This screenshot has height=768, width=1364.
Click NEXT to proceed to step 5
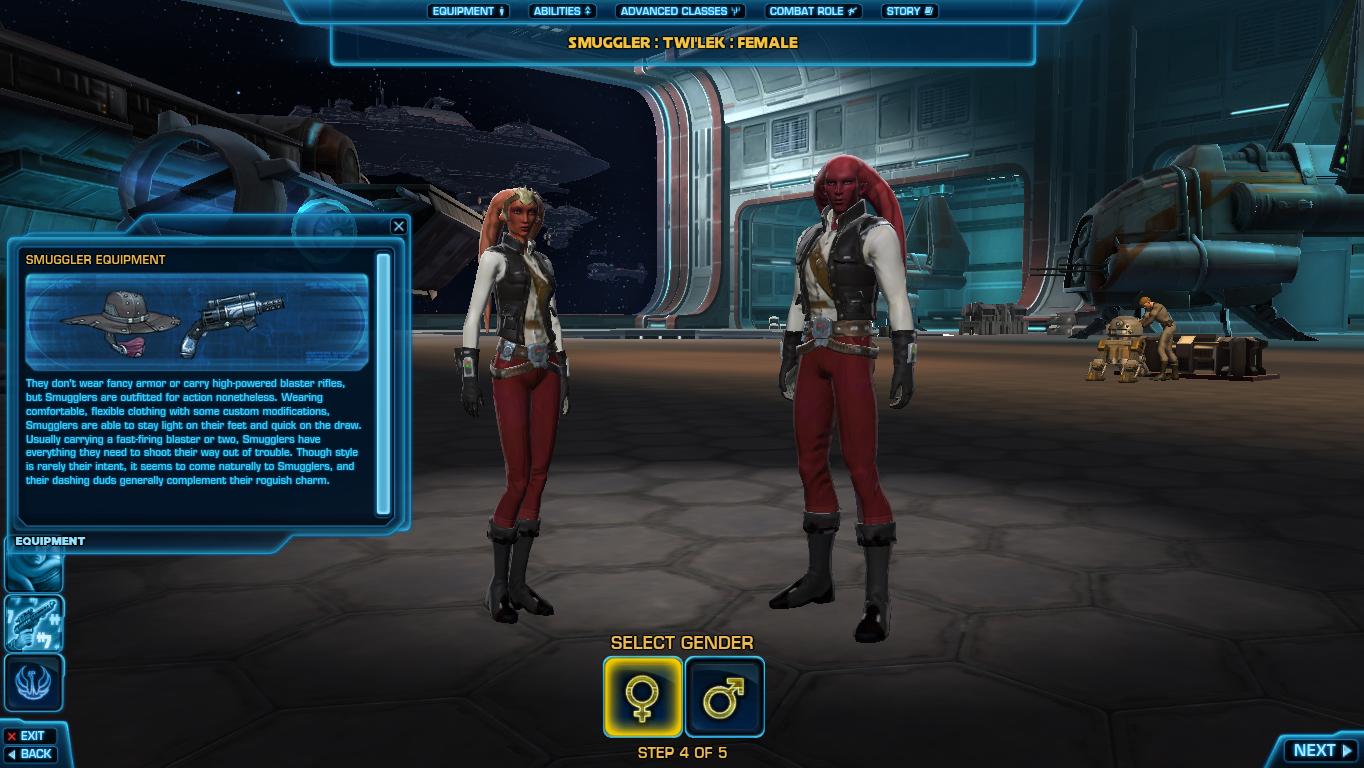pyautogui.click(x=1318, y=749)
